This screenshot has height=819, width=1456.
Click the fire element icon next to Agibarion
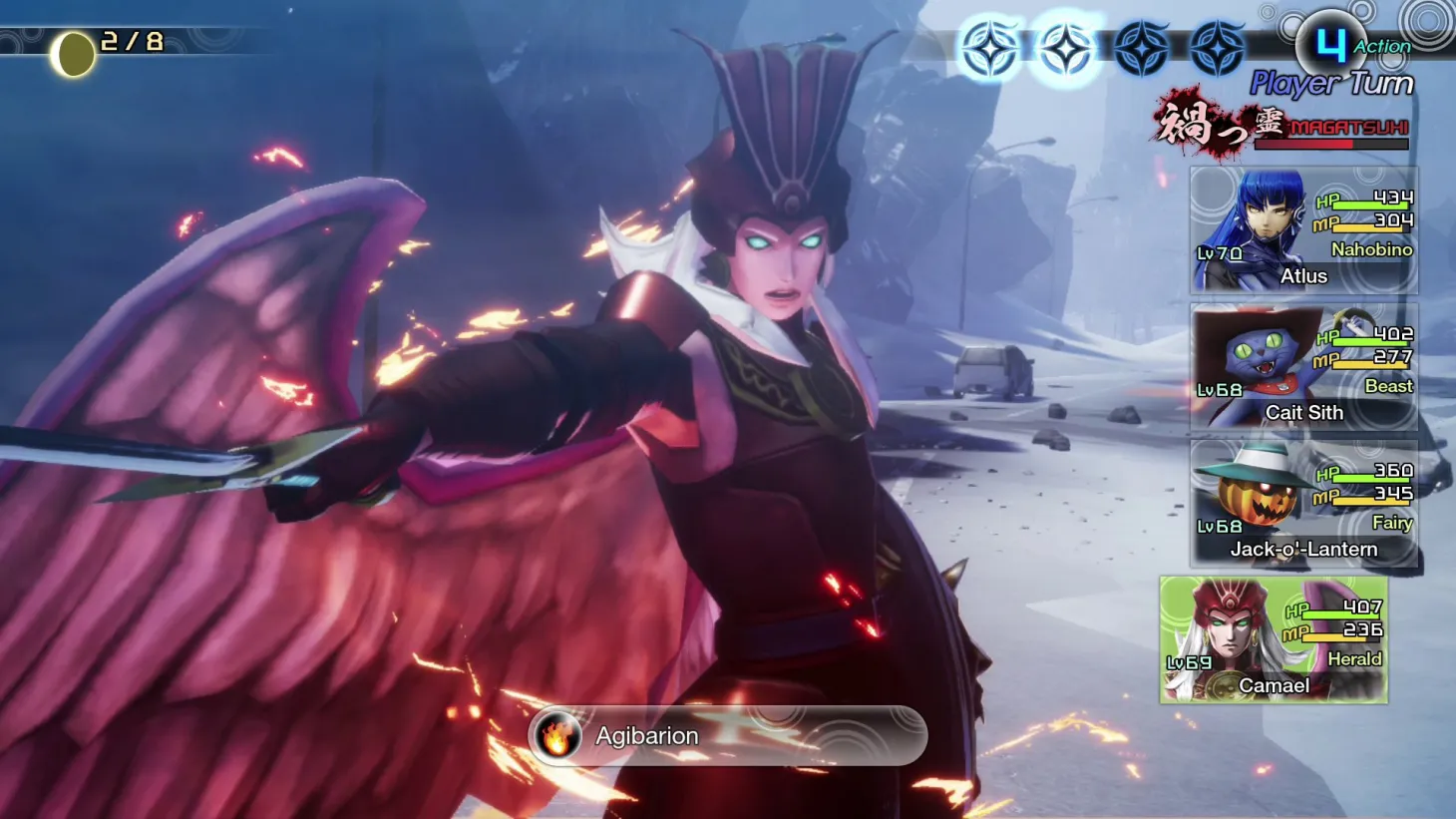tap(559, 736)
